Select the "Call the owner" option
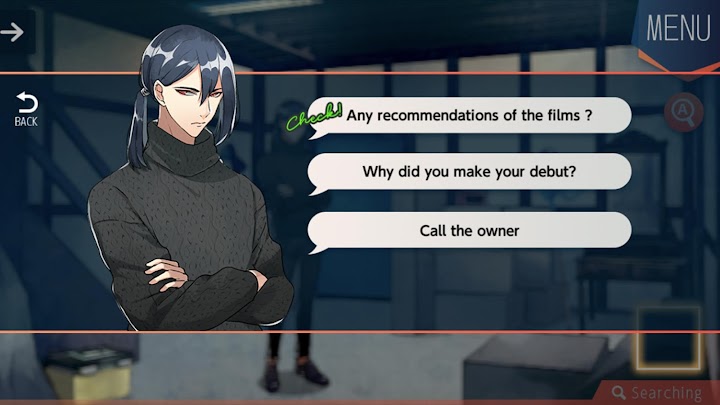Screen dimensions: 720x405 [x=469, y=230]
